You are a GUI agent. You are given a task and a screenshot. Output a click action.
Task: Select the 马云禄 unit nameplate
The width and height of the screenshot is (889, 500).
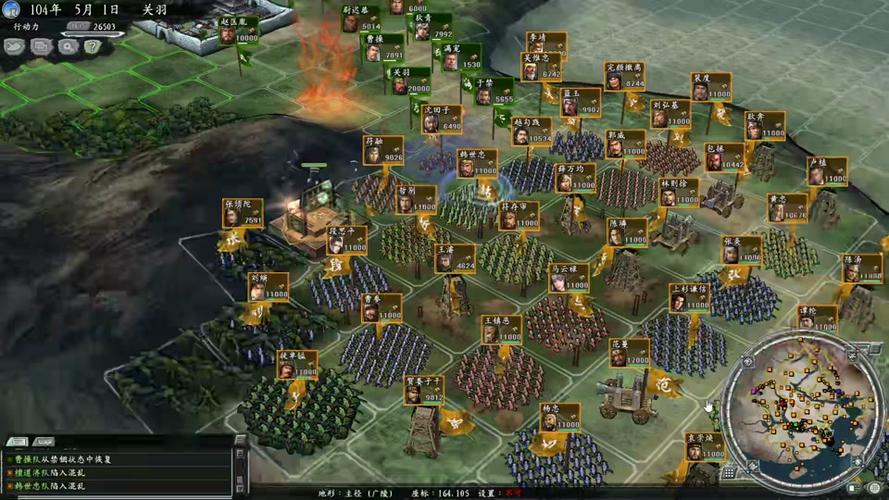568,277
